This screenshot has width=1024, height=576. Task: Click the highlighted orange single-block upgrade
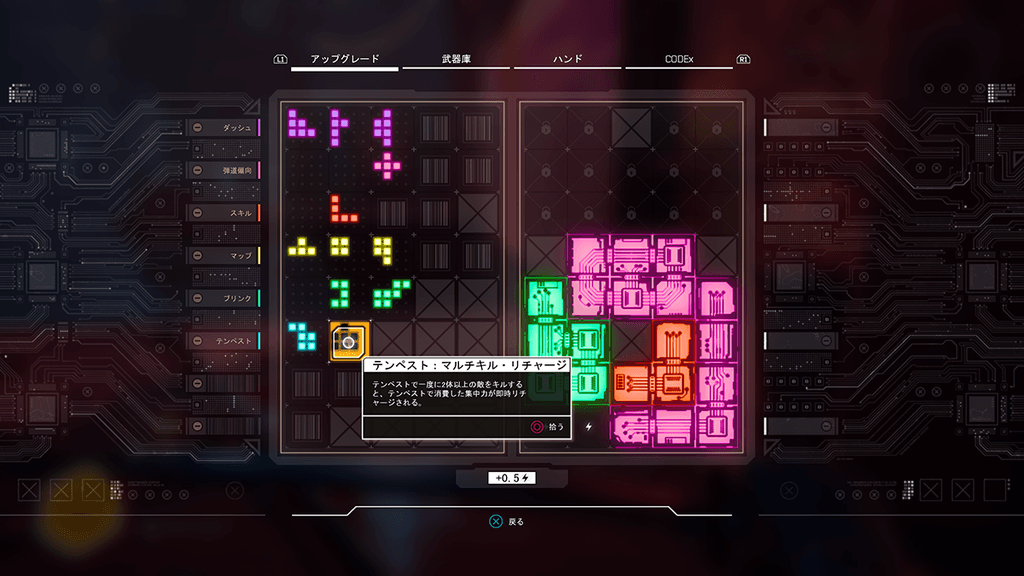pyautogui.click(x=349, y=341)
